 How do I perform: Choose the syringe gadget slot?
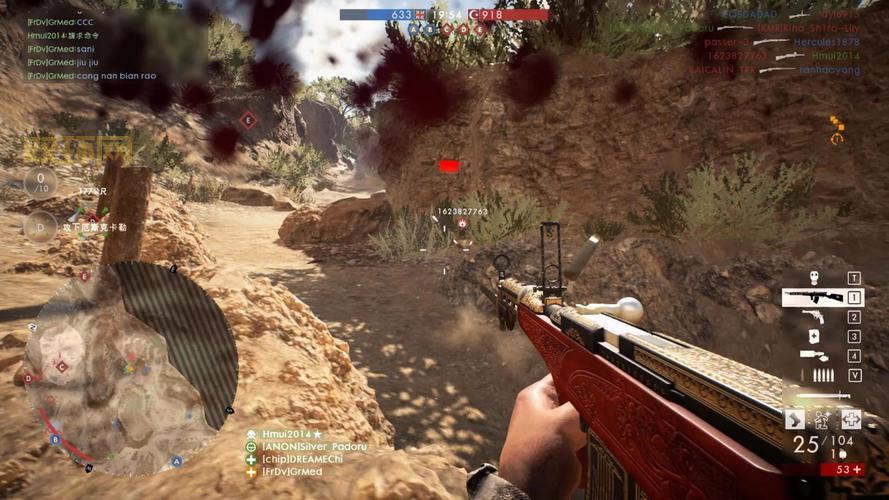[x=813, y=355]
